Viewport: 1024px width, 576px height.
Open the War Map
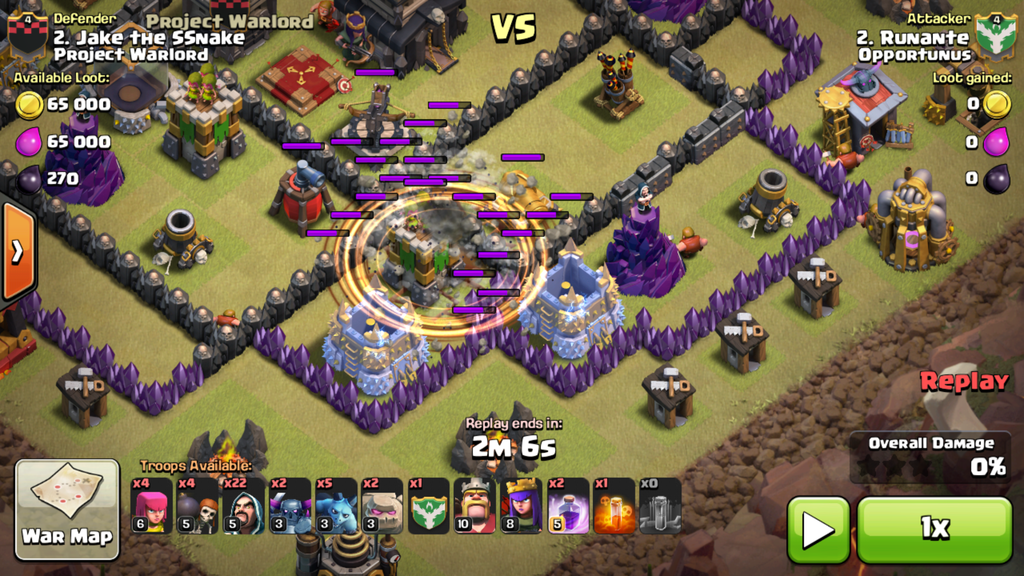pos(68,509)
